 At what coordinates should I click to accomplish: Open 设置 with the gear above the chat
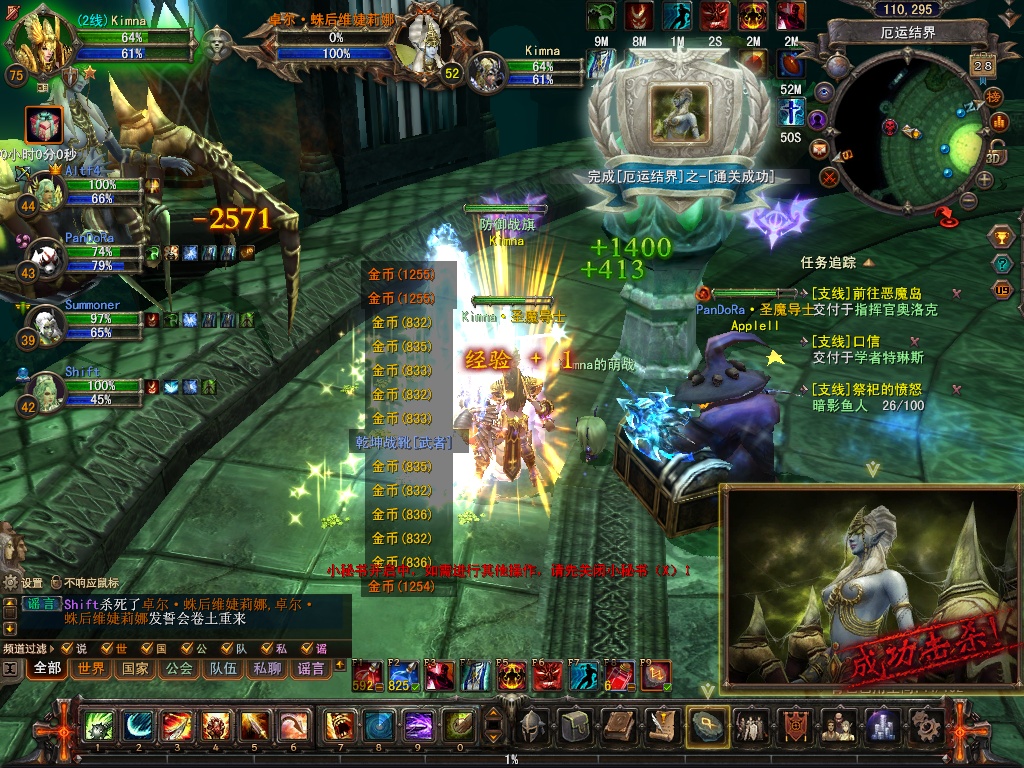click(12, 582)
